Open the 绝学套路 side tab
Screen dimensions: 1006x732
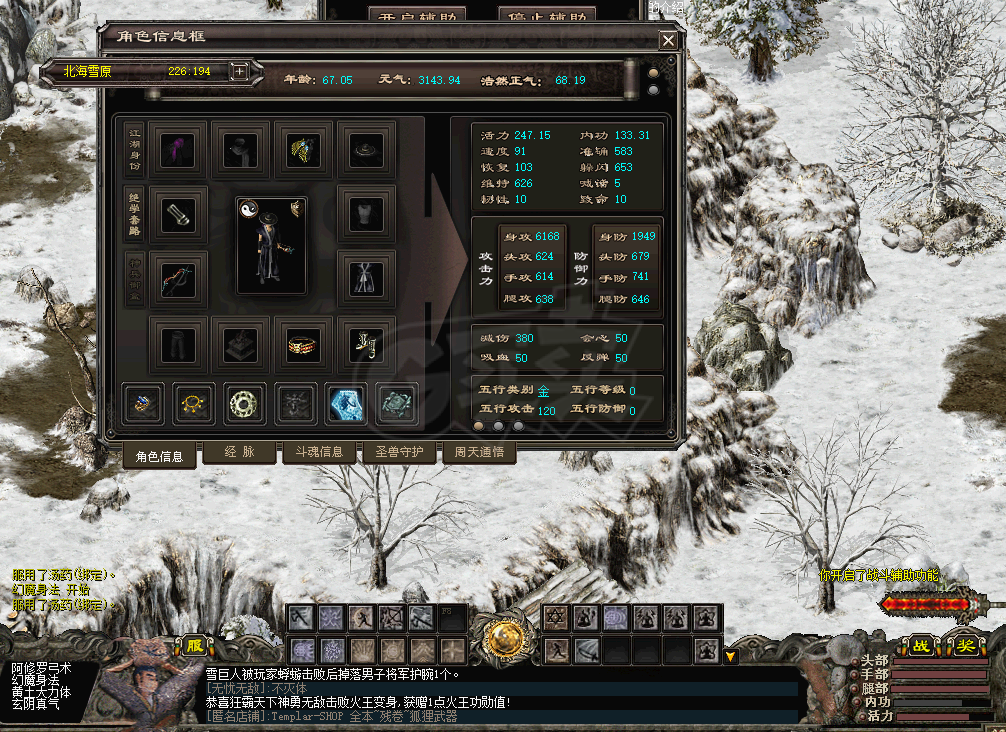134,214
